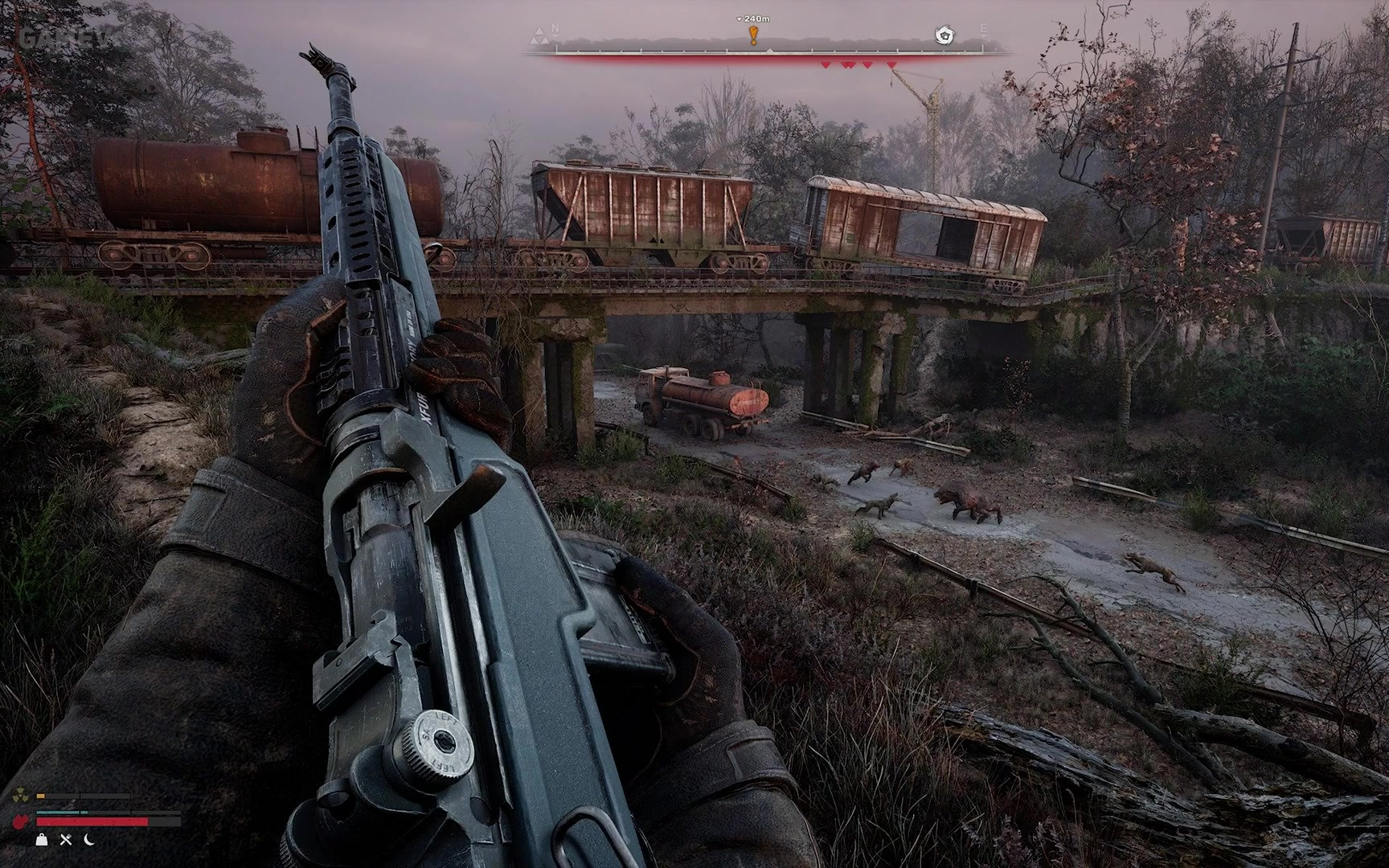The height and width of the screenshot is (868, 1389).
Task: Click the crescent moon sleepiness icon
Action: 89,840
